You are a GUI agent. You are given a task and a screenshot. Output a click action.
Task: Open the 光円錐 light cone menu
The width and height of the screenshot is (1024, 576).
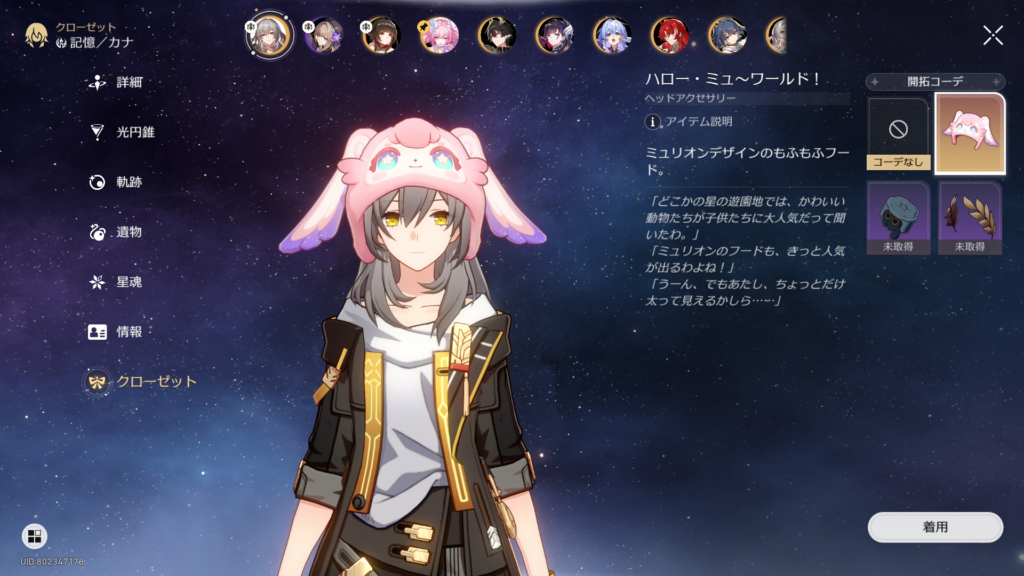[x=122, y=132]
